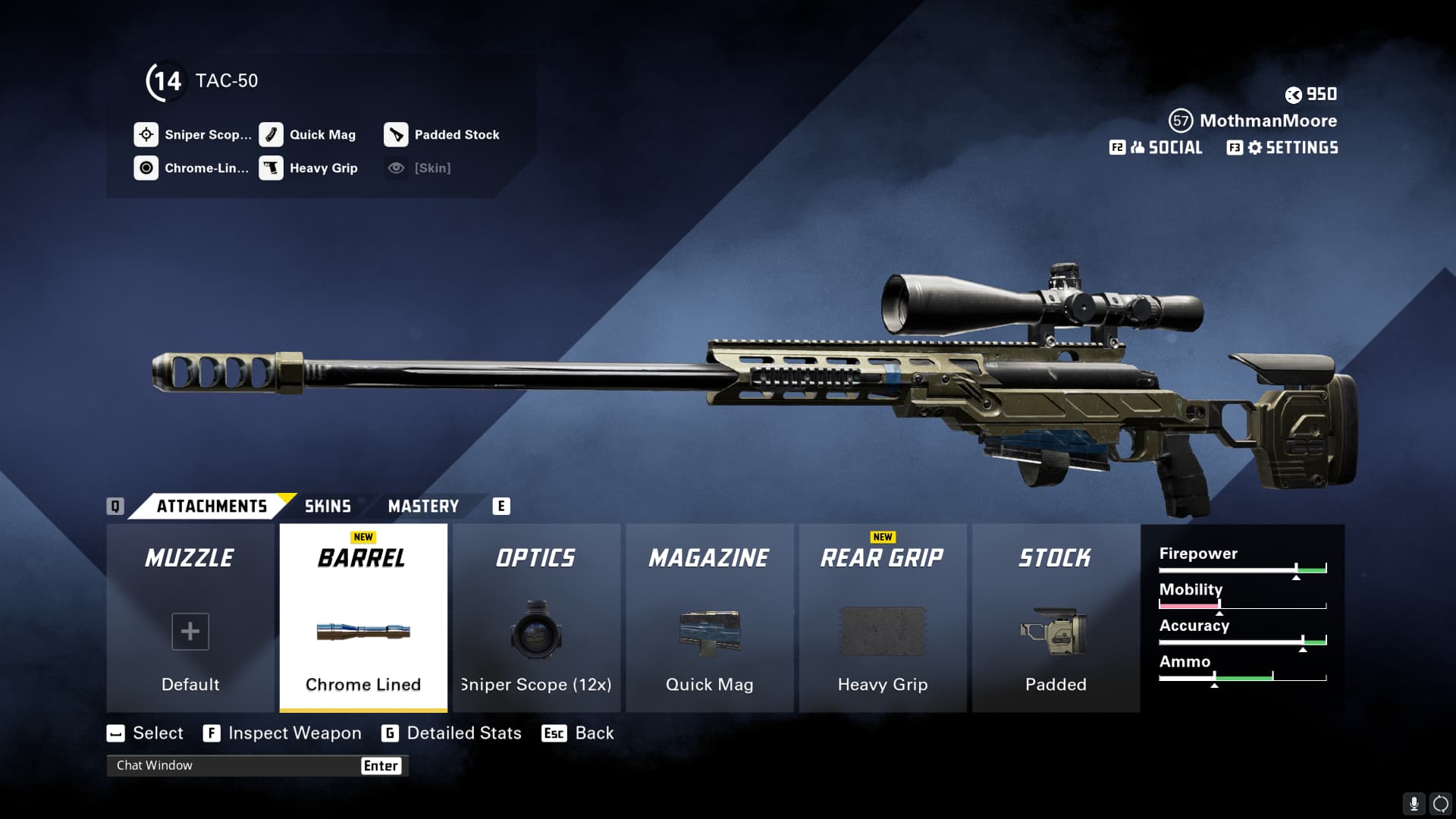The width and height of the screenshot is (1456, 819).
Task: Open the Social menu
Action: click(1166, 148)
